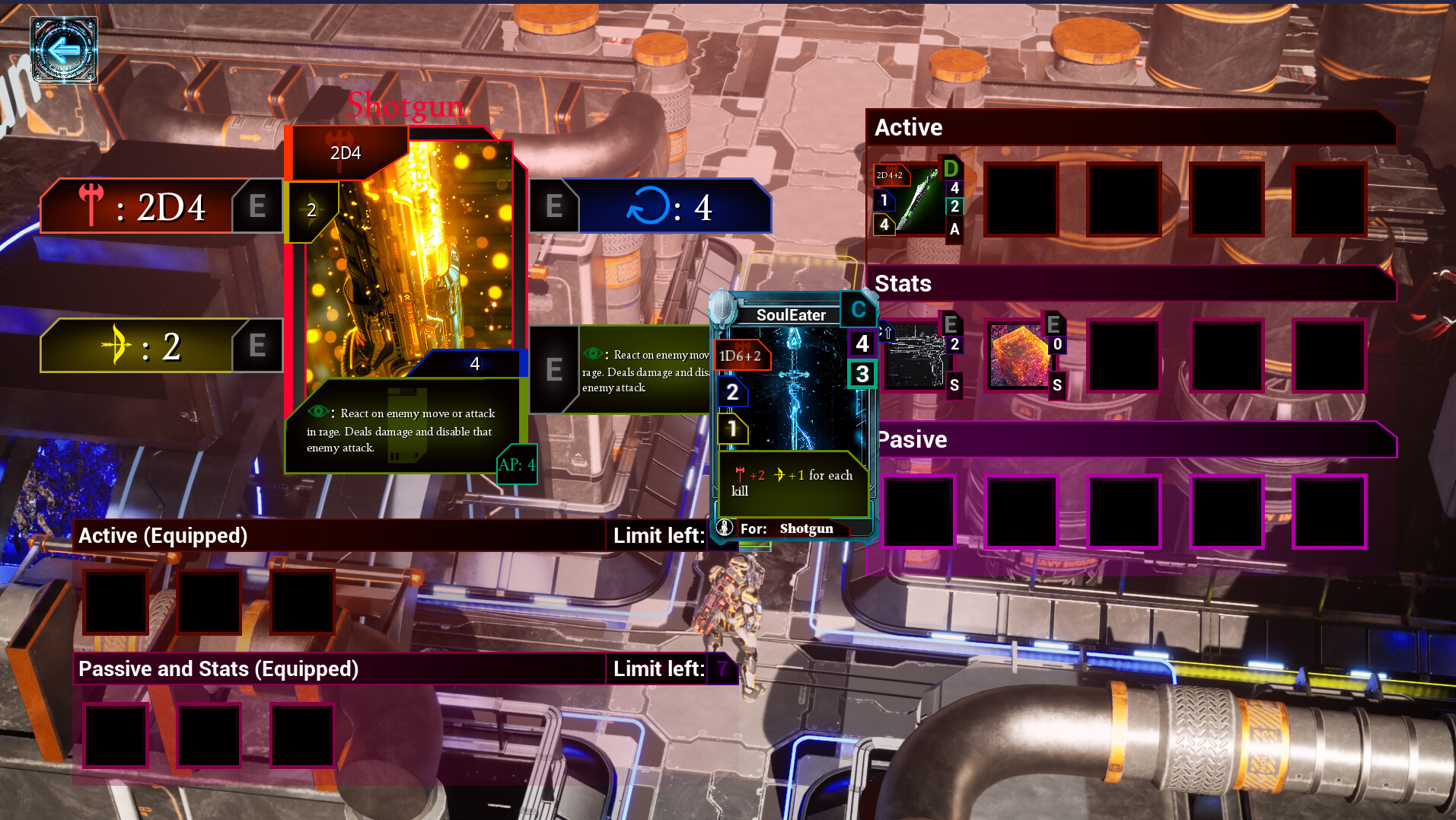Click the back arrow navigation icon
The width and height of the screenshot is (1456, 820).
click(x=65, y=49)
